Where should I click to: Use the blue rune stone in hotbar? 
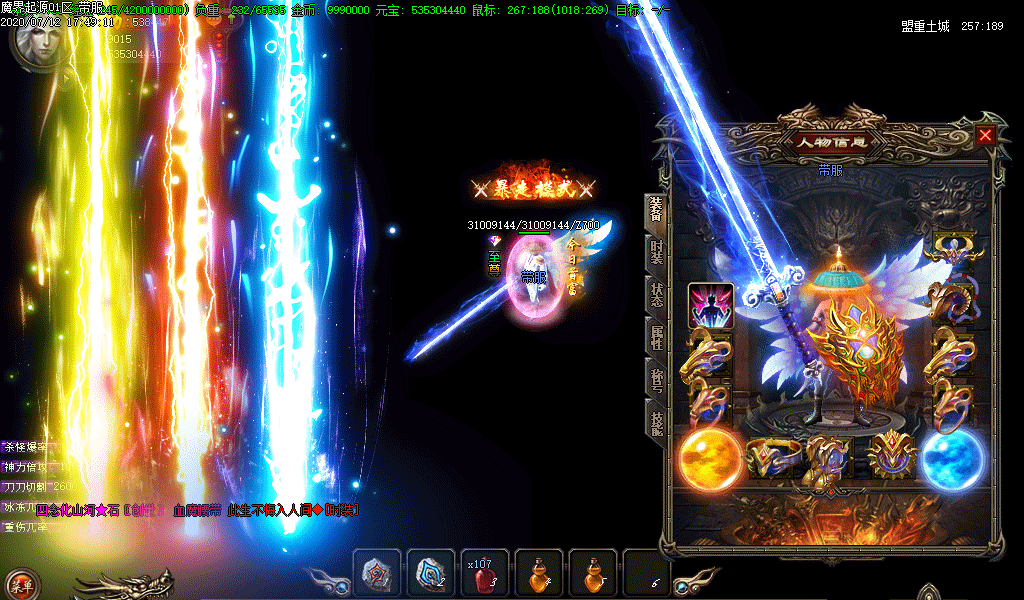pyautogui.click(x=431, y=574)
